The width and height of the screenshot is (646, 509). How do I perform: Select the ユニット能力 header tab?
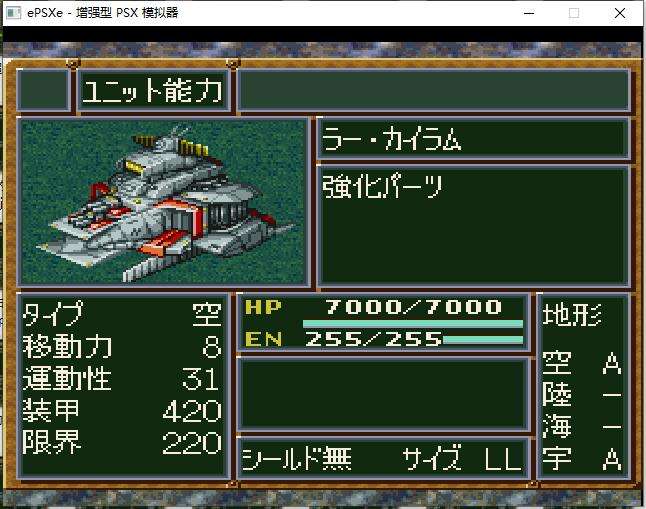[153, 91]
